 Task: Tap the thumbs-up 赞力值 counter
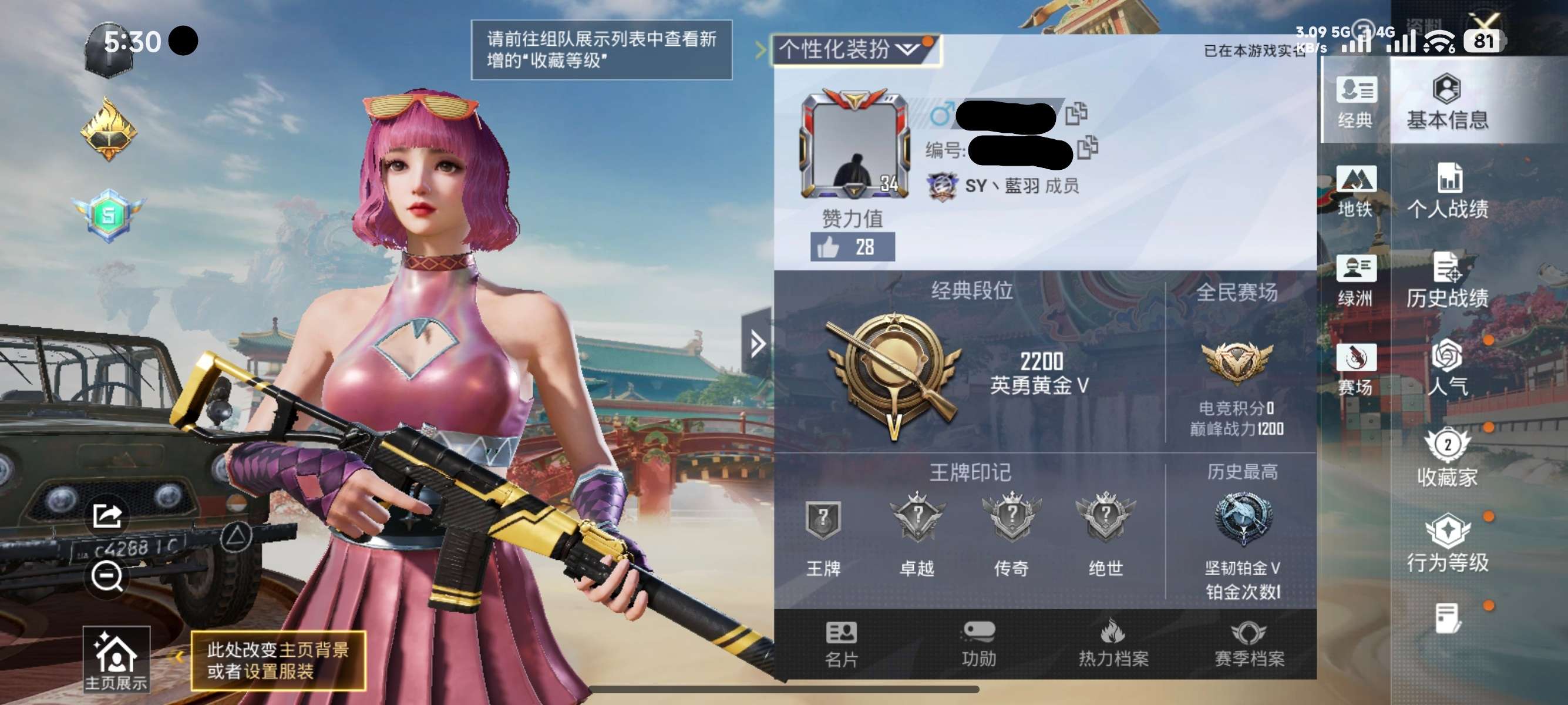tap(853, 247)
